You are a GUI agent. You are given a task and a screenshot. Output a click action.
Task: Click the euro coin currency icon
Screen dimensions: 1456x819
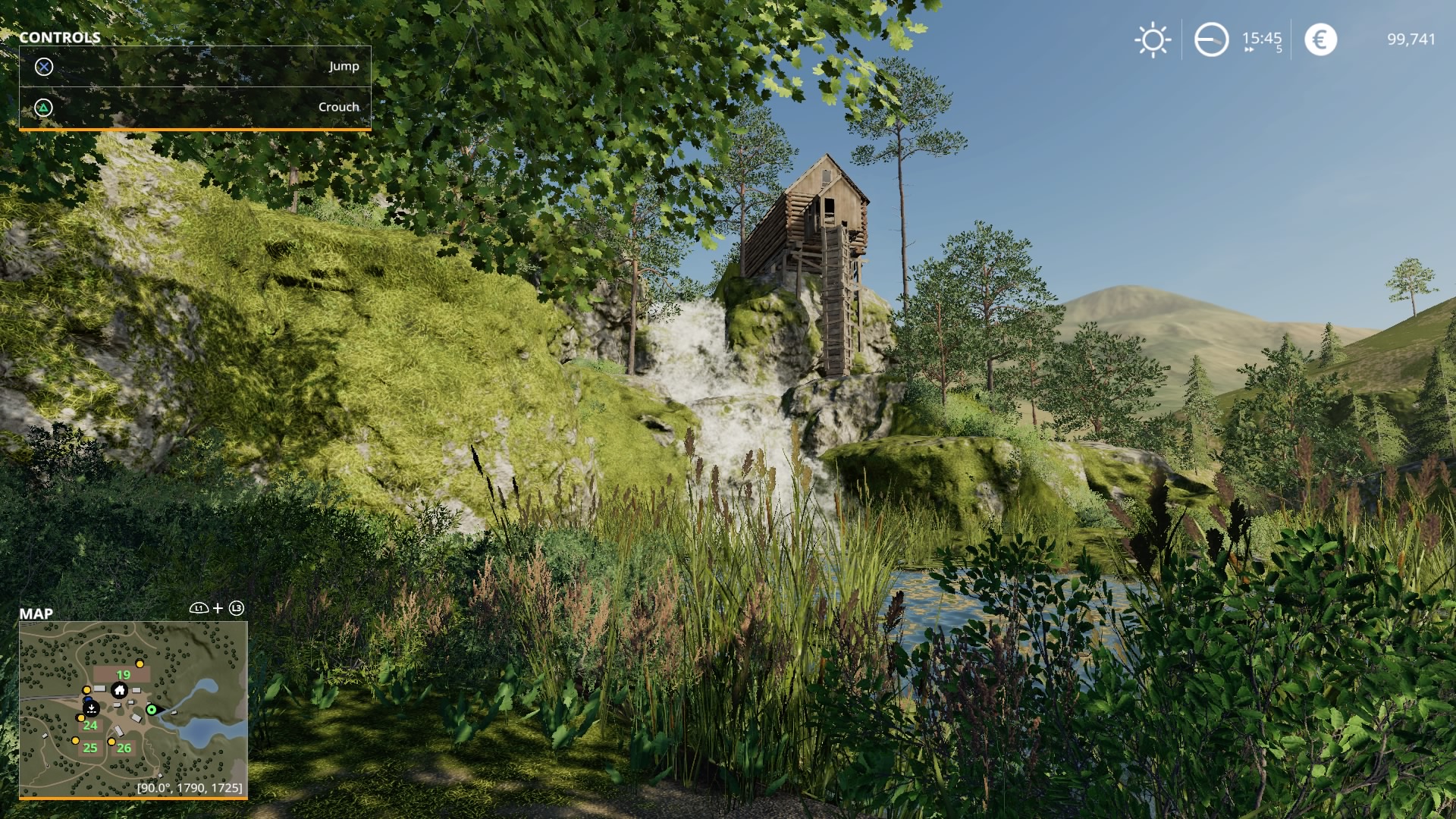(1321, 39)
